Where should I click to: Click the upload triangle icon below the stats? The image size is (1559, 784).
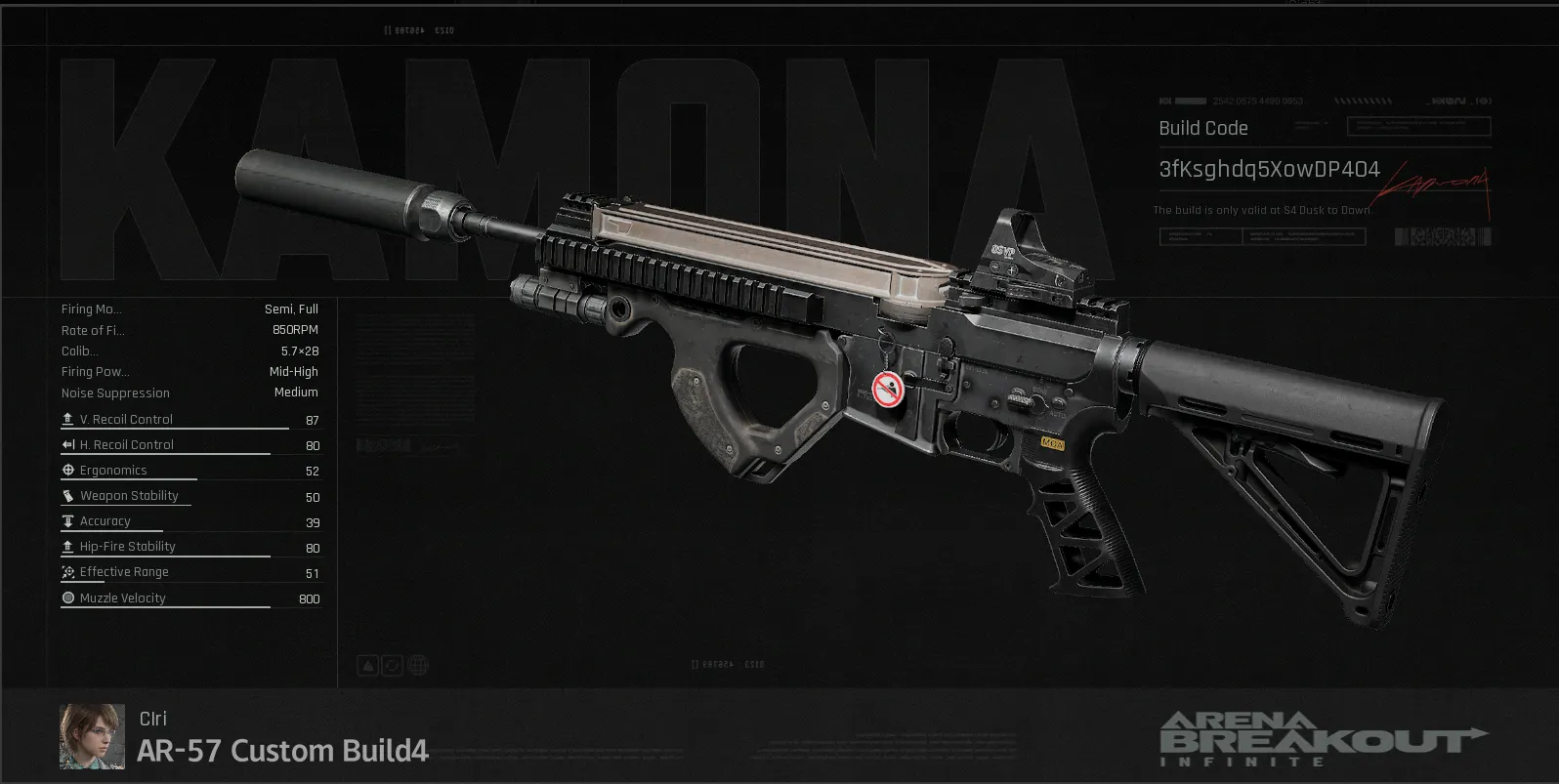[x=366, y=665]
